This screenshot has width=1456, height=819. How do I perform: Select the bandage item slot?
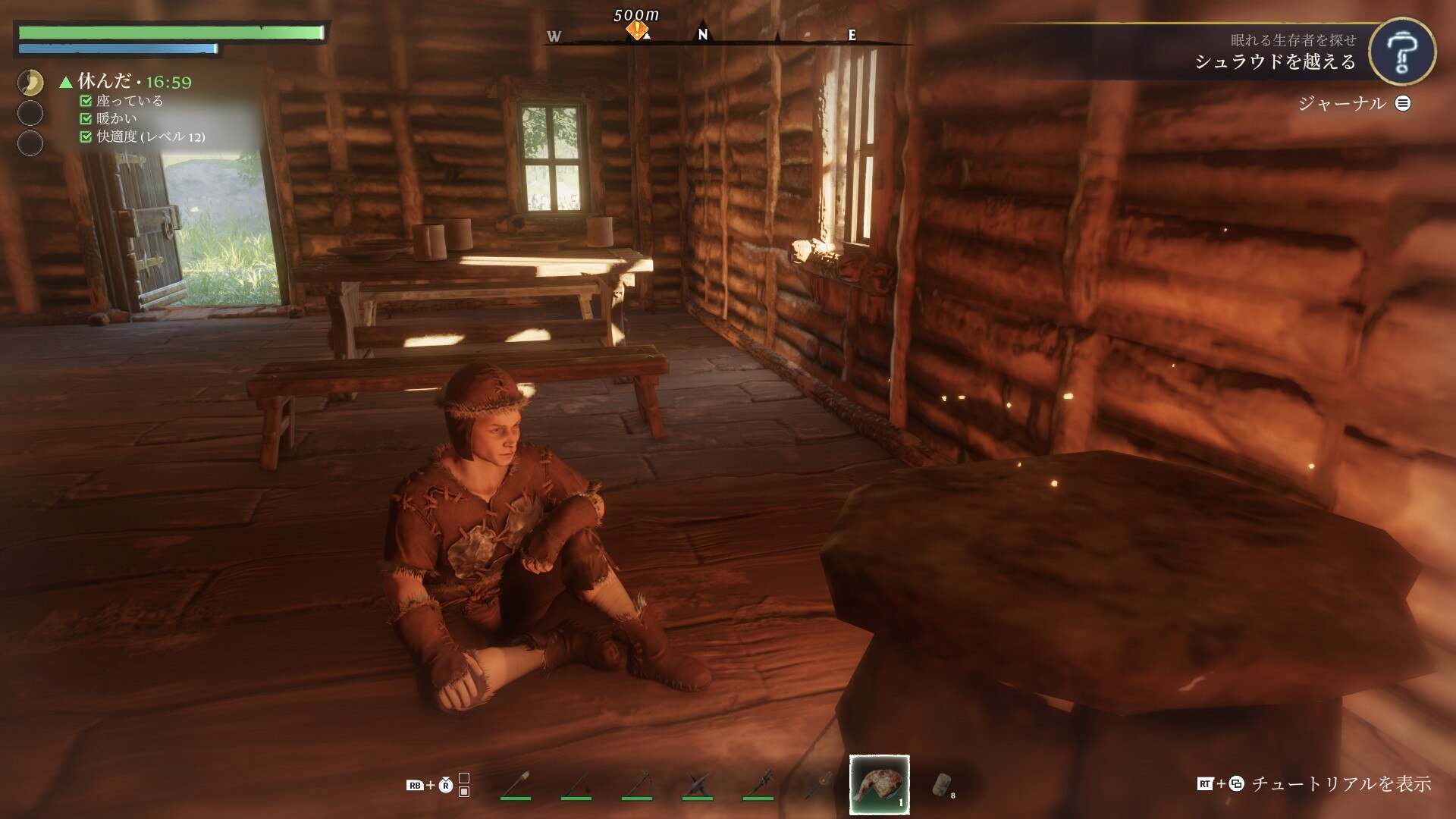(x=941, y=784)
